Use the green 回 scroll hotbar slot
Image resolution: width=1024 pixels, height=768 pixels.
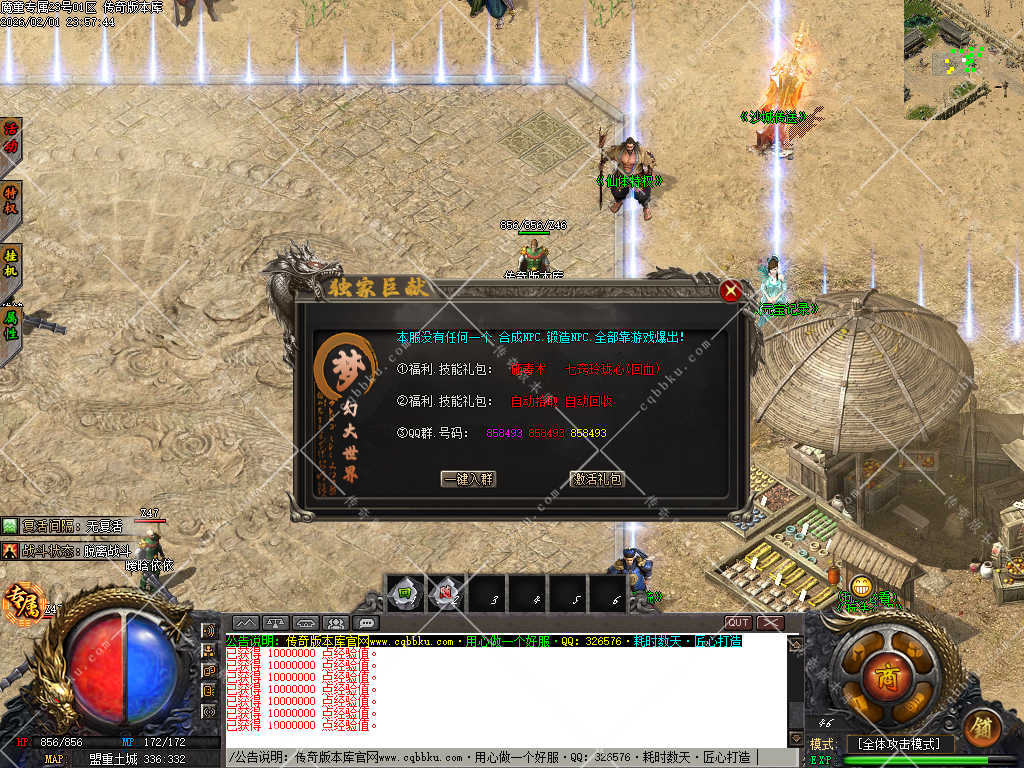coord(406,593)
